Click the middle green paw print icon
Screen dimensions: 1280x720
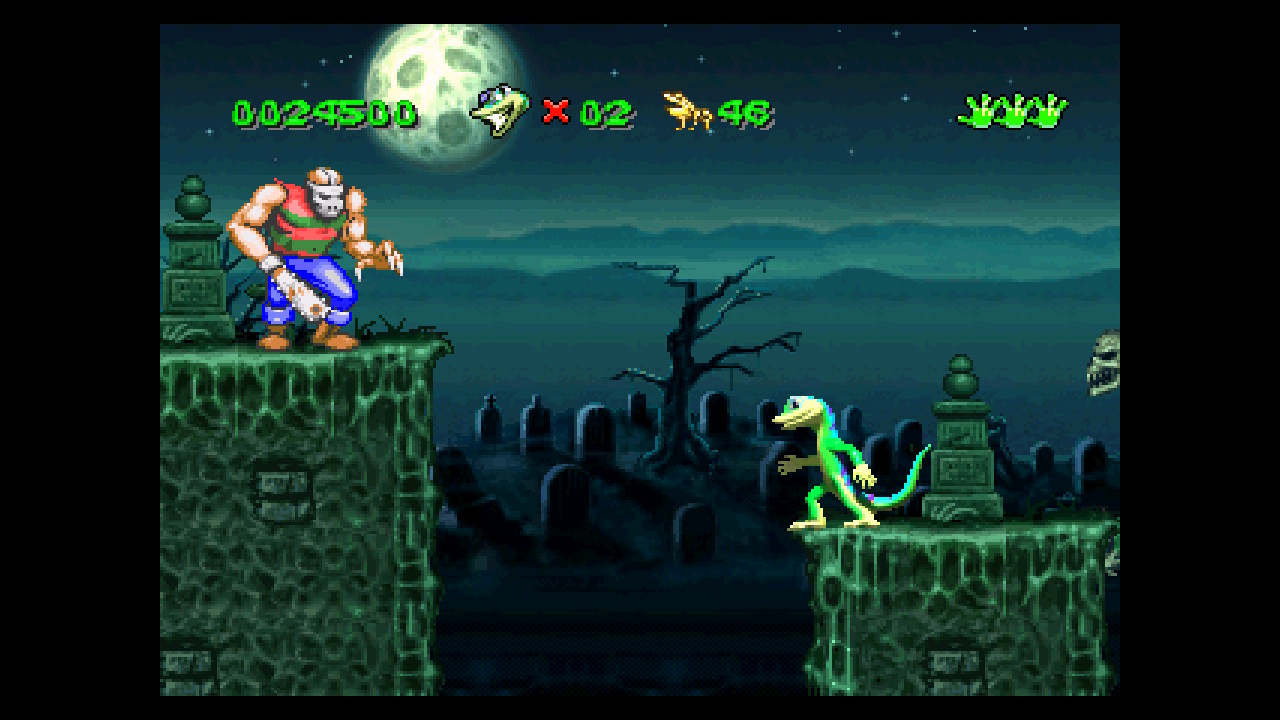pyautogui.click(x=1012, y=110)
